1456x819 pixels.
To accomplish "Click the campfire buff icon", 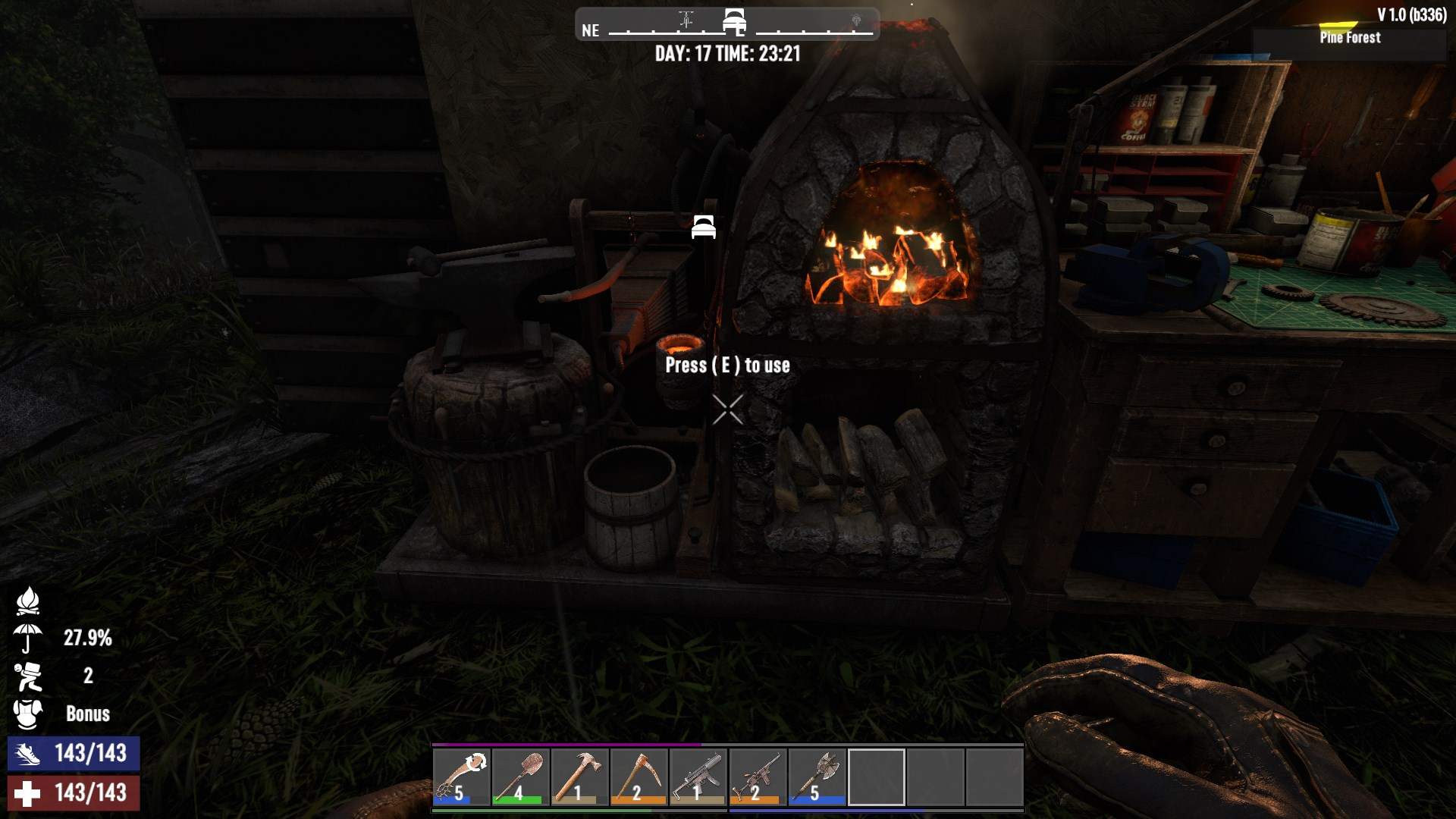I will tap(28, 601).
